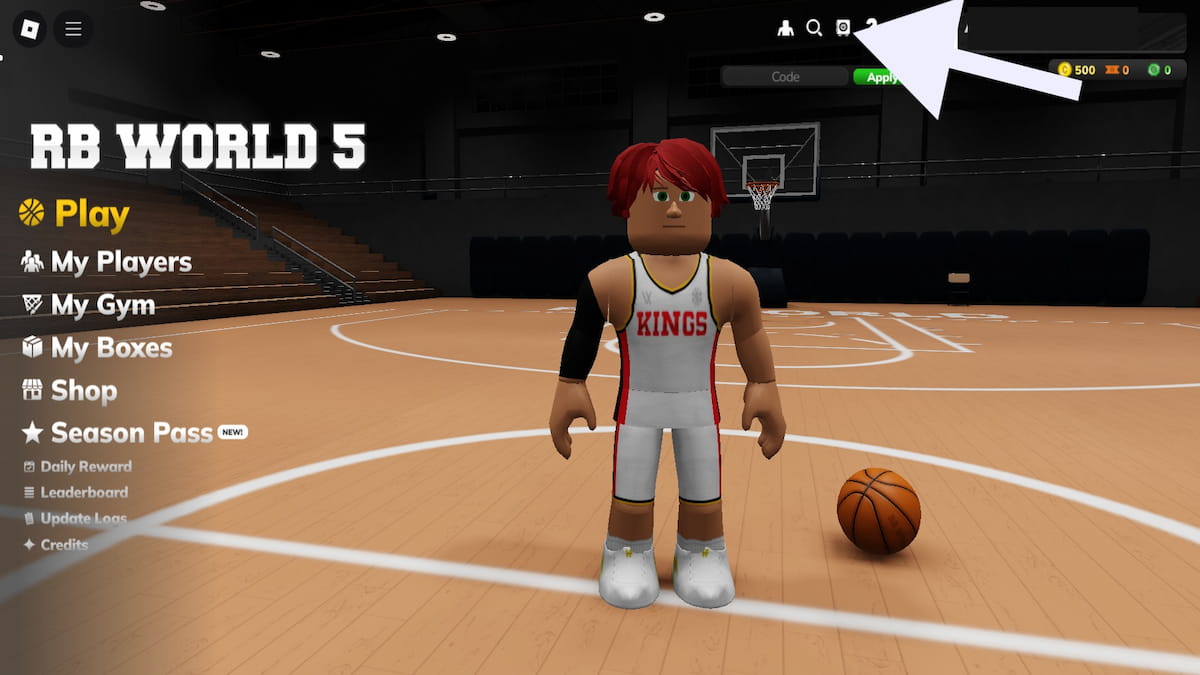
Task: Click the magnifying glass search icon
Action: point(814,28)
